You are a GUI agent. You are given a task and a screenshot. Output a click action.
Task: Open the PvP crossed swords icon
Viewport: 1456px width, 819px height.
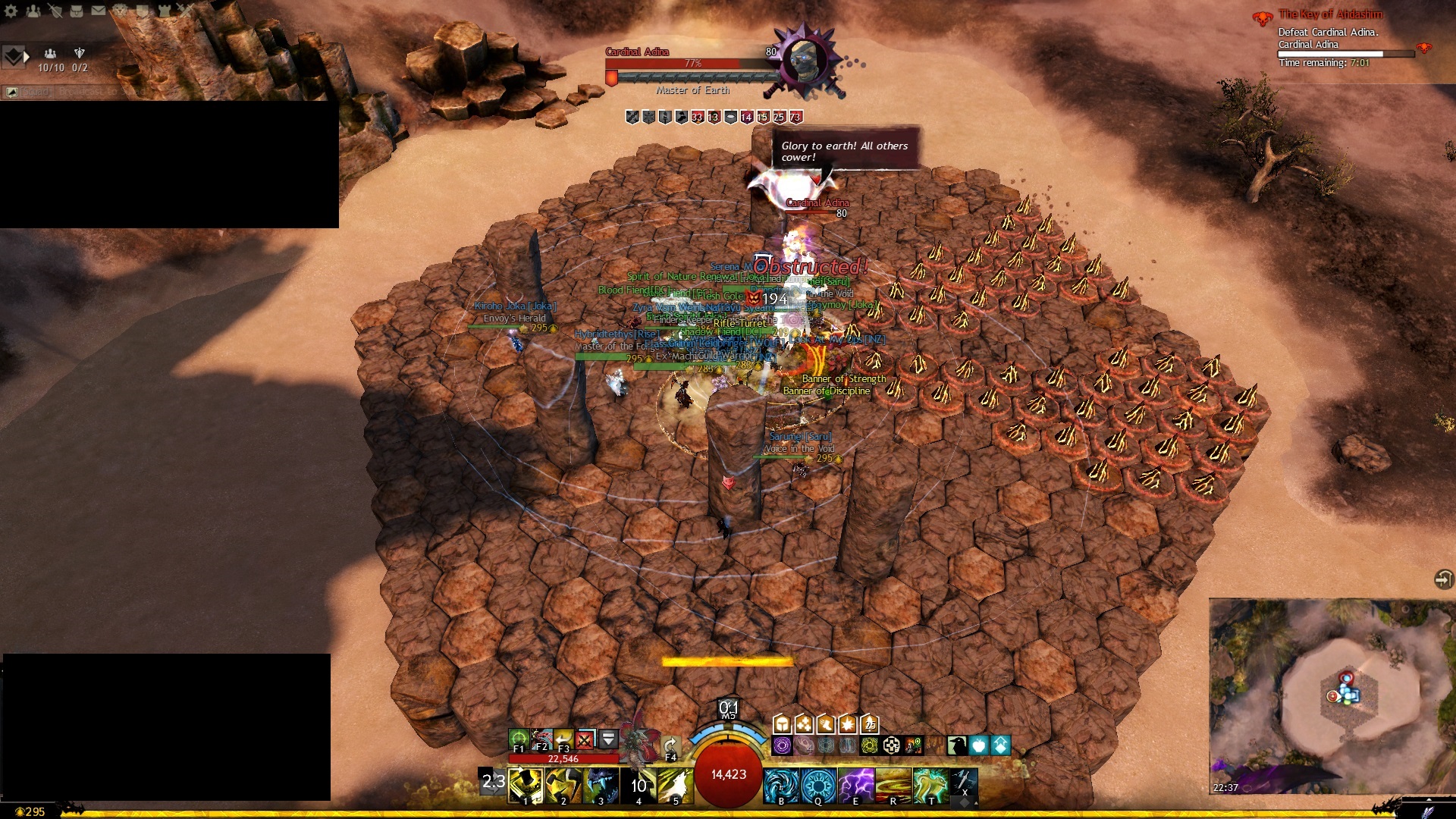click(x=185, y=11)
